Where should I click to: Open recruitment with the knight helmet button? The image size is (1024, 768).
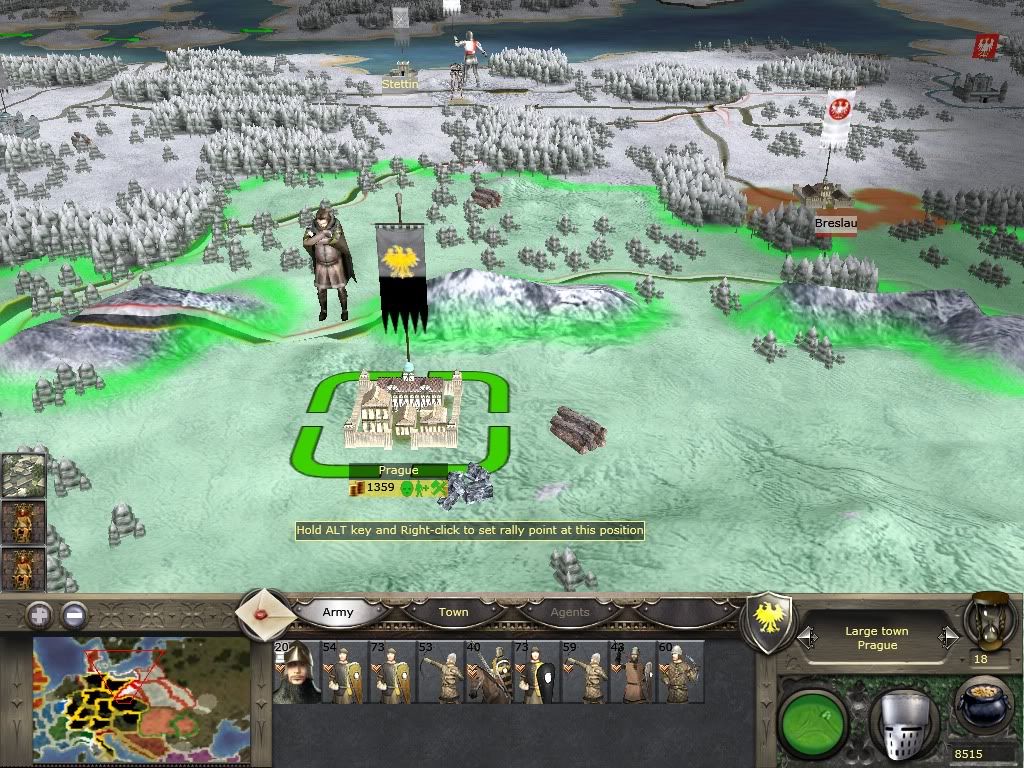[901, 718]
